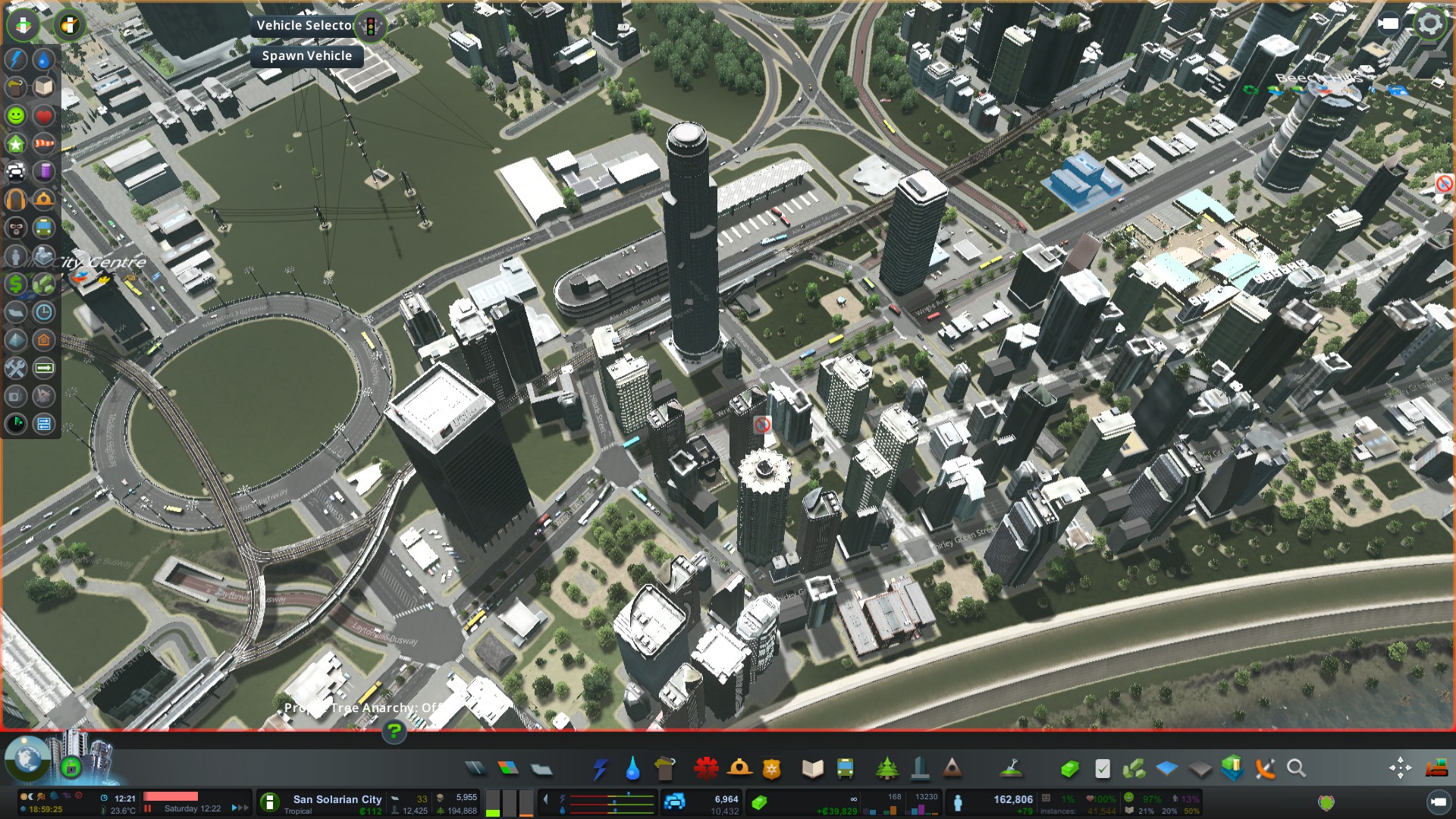Open the electricity build menu

pyautogui.click(x=600, y=769)
